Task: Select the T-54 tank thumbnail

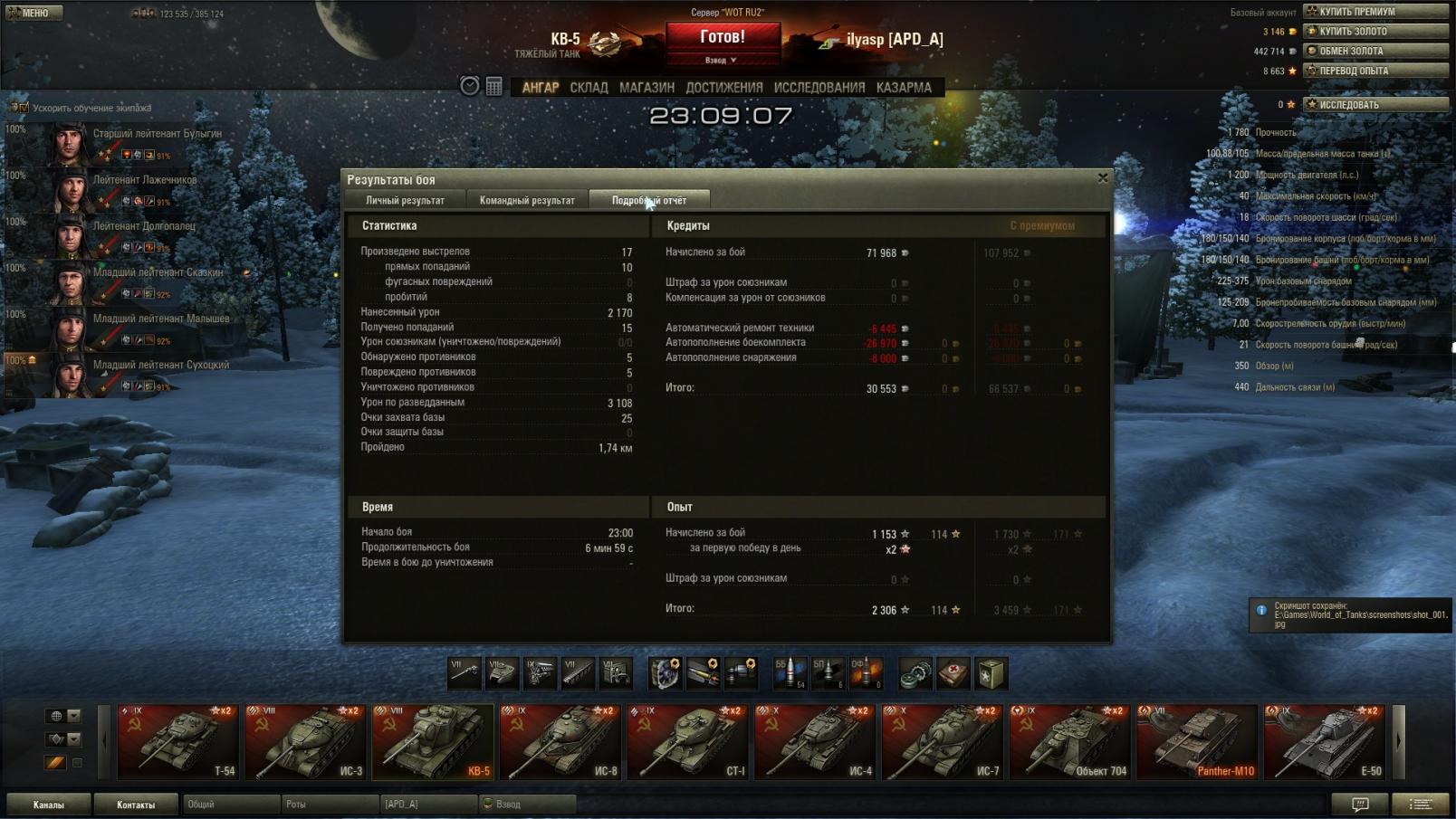Action: click(177, 742)
